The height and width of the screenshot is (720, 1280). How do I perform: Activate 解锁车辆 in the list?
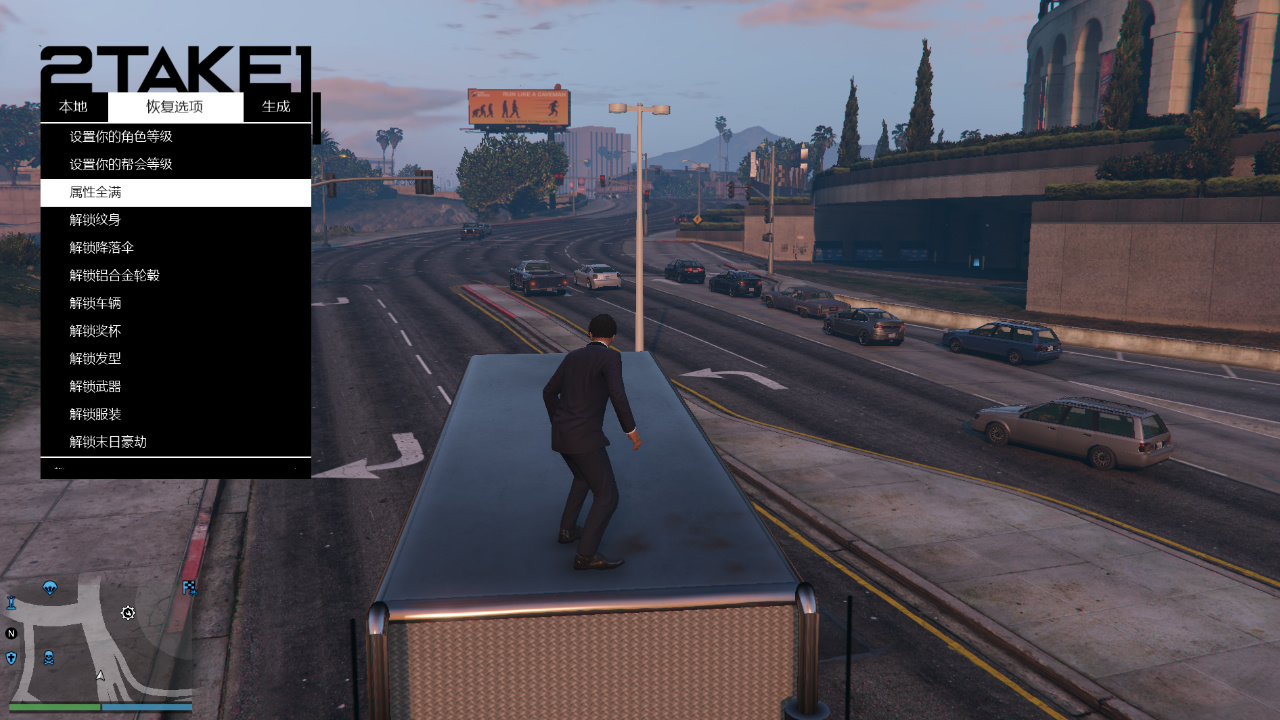pyautogui.click(x=96, y=303)
